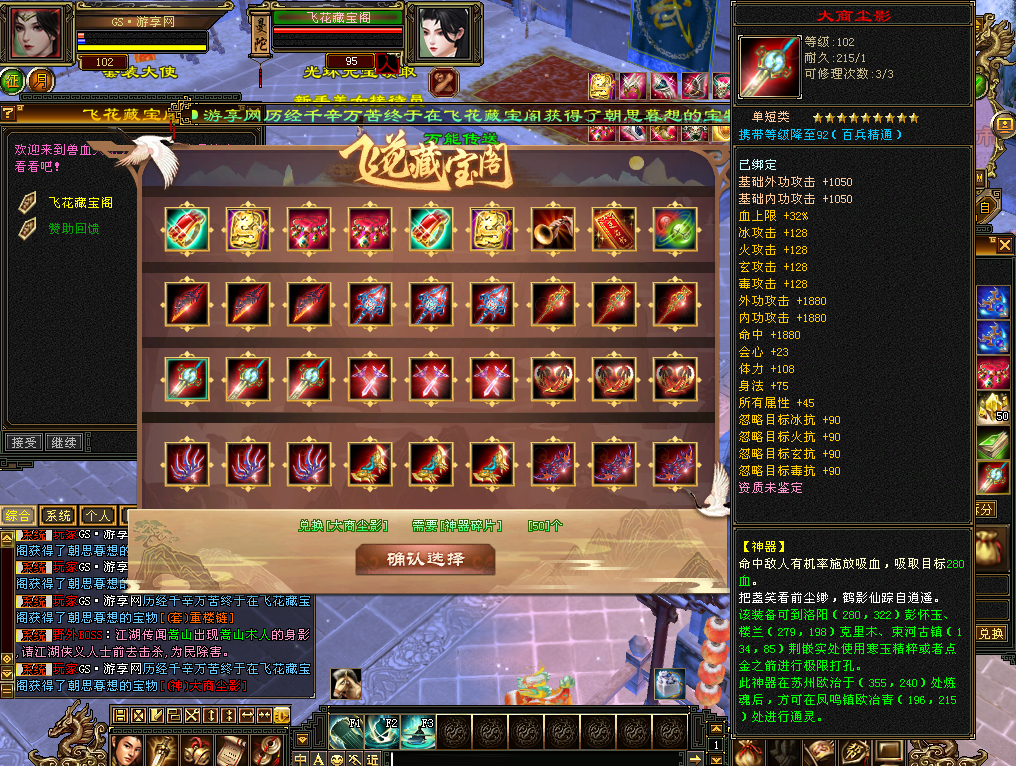Screen dimensions: 1016x766
Task: Select the red and green orbs item
Action: 673,227
